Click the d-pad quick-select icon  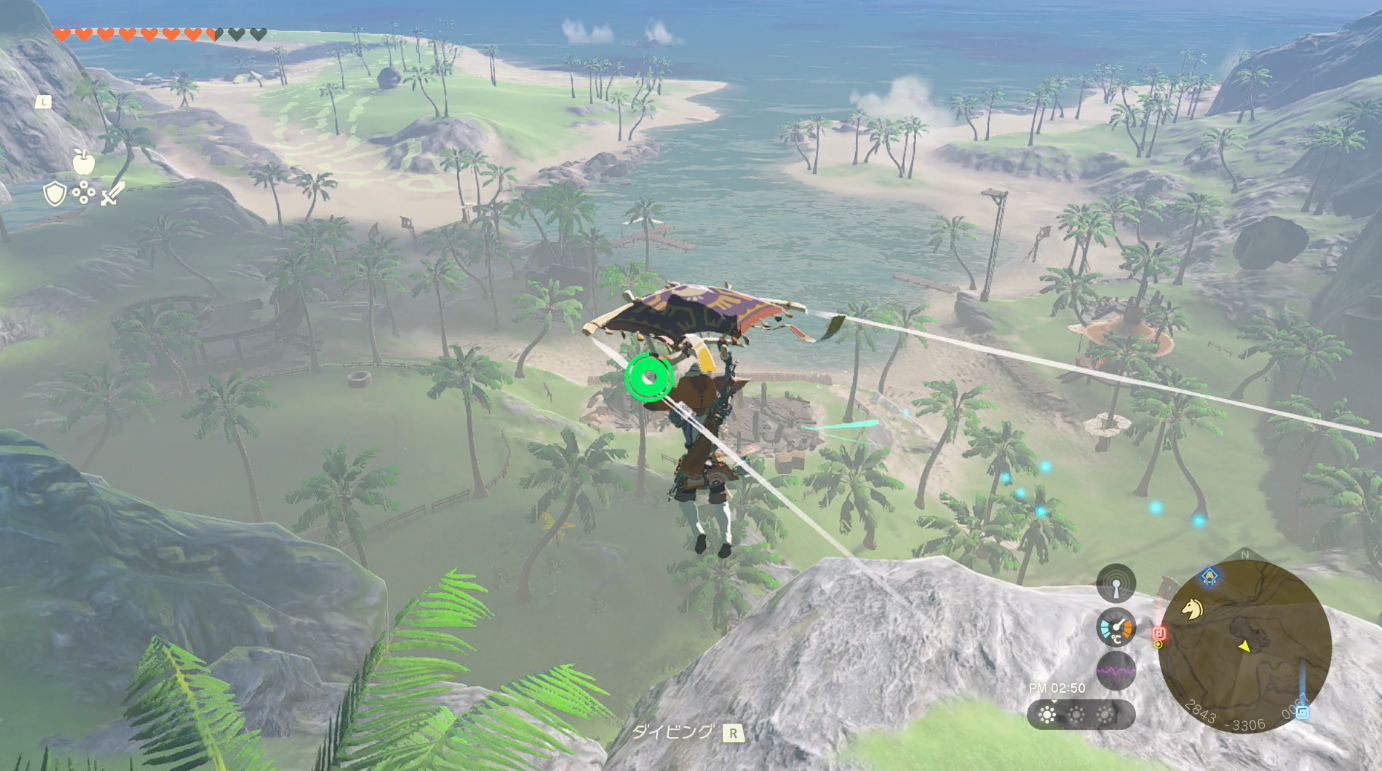tap(83, 192)
